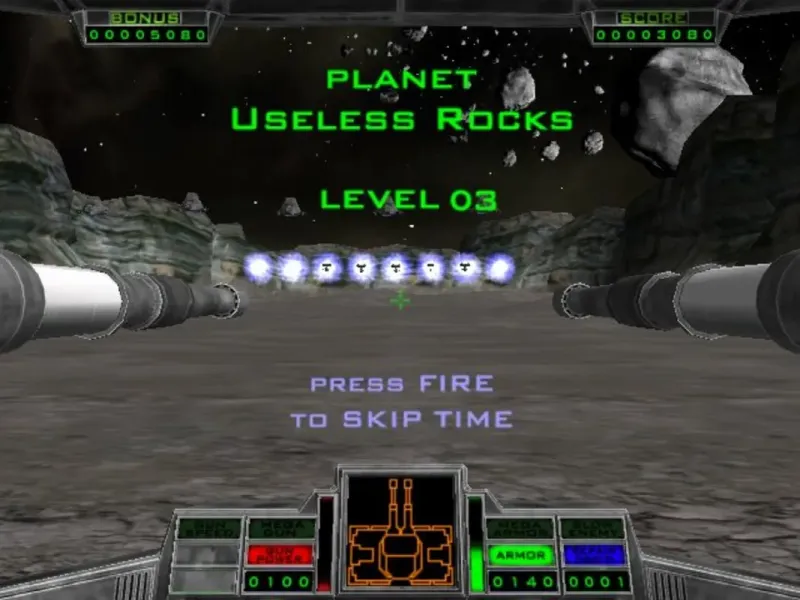Select the Gun Speed indicator
The height and width of the screenshot is (600, 800).
209,530
